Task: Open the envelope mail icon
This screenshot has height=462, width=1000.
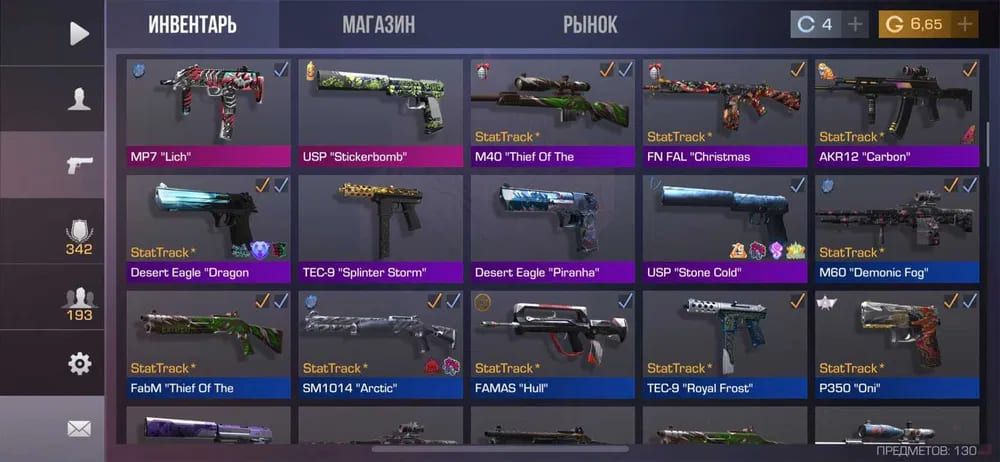Action: 79,429
